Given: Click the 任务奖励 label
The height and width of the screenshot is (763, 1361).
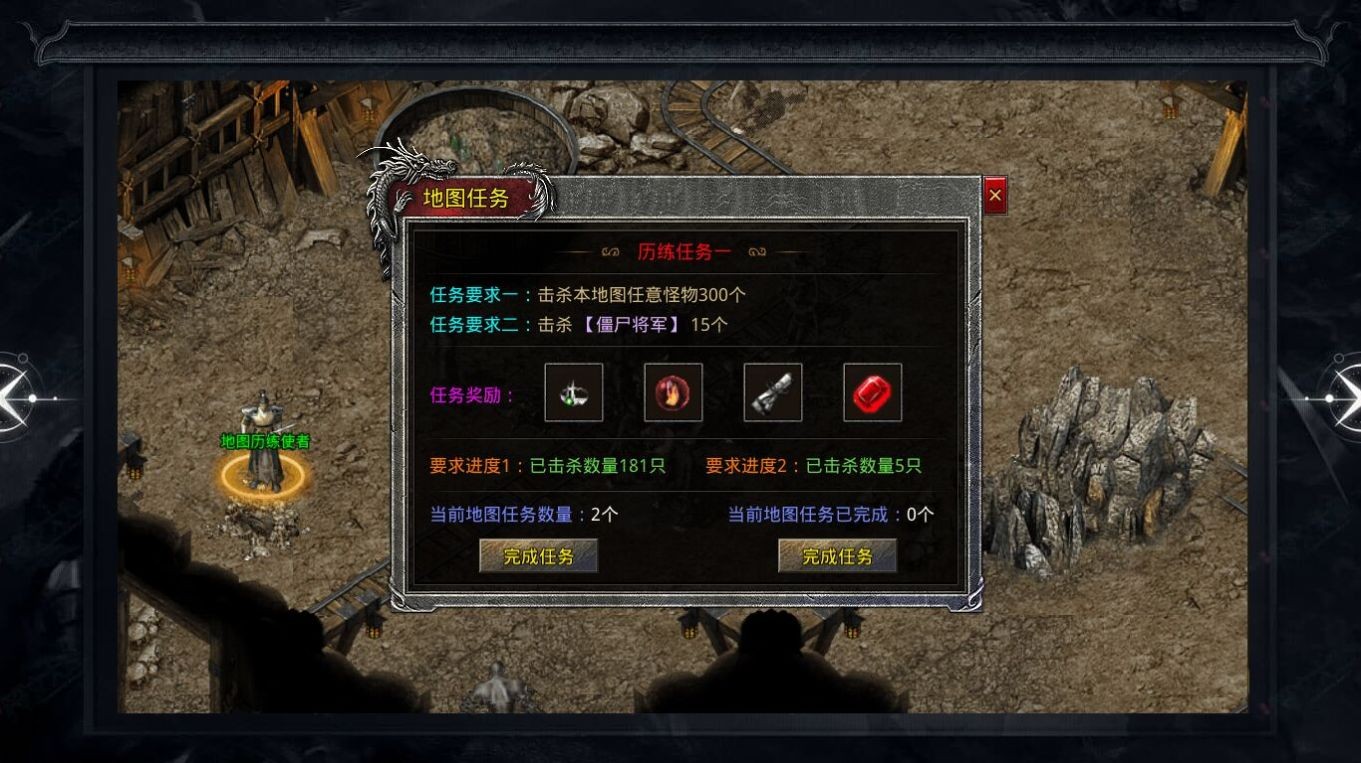Looking at the screenshot, I should [x=465, y=392].
